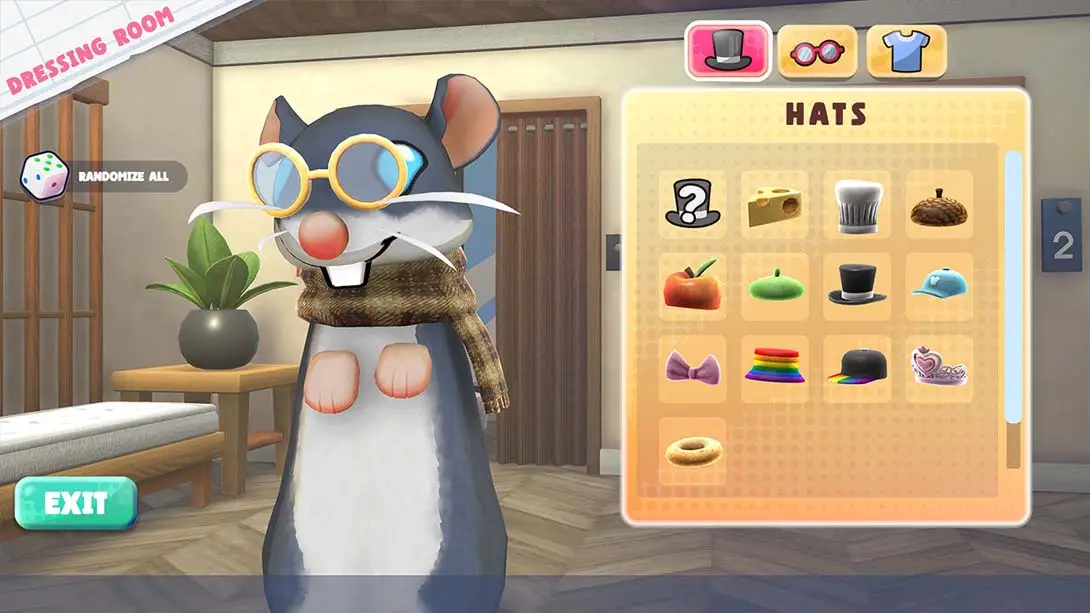Screen dimensions: 1090x613
Task: Equip the black cap with rainbow brim
Action: click(x=857, y=368)
